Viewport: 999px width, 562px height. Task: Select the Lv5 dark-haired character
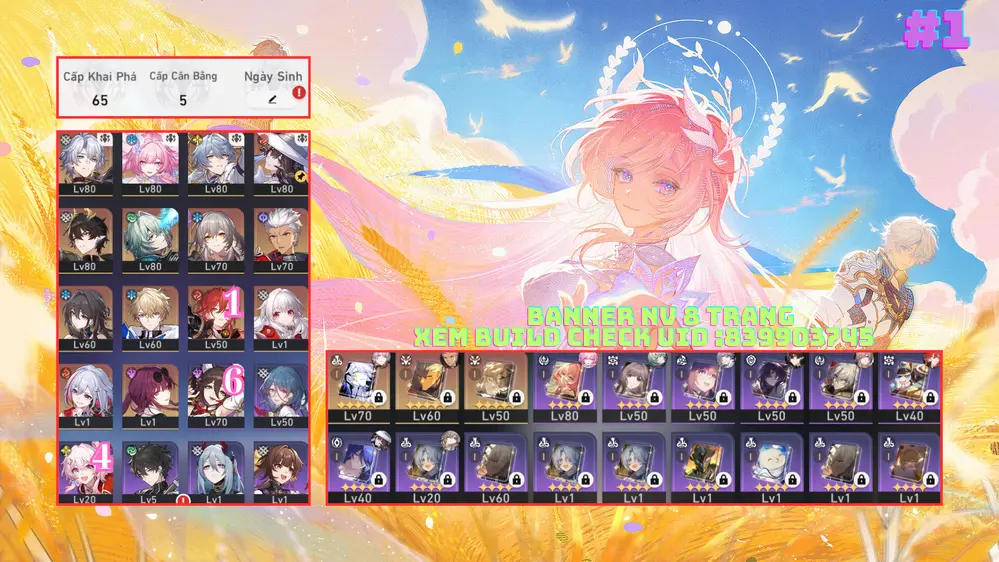click(150, 470)
